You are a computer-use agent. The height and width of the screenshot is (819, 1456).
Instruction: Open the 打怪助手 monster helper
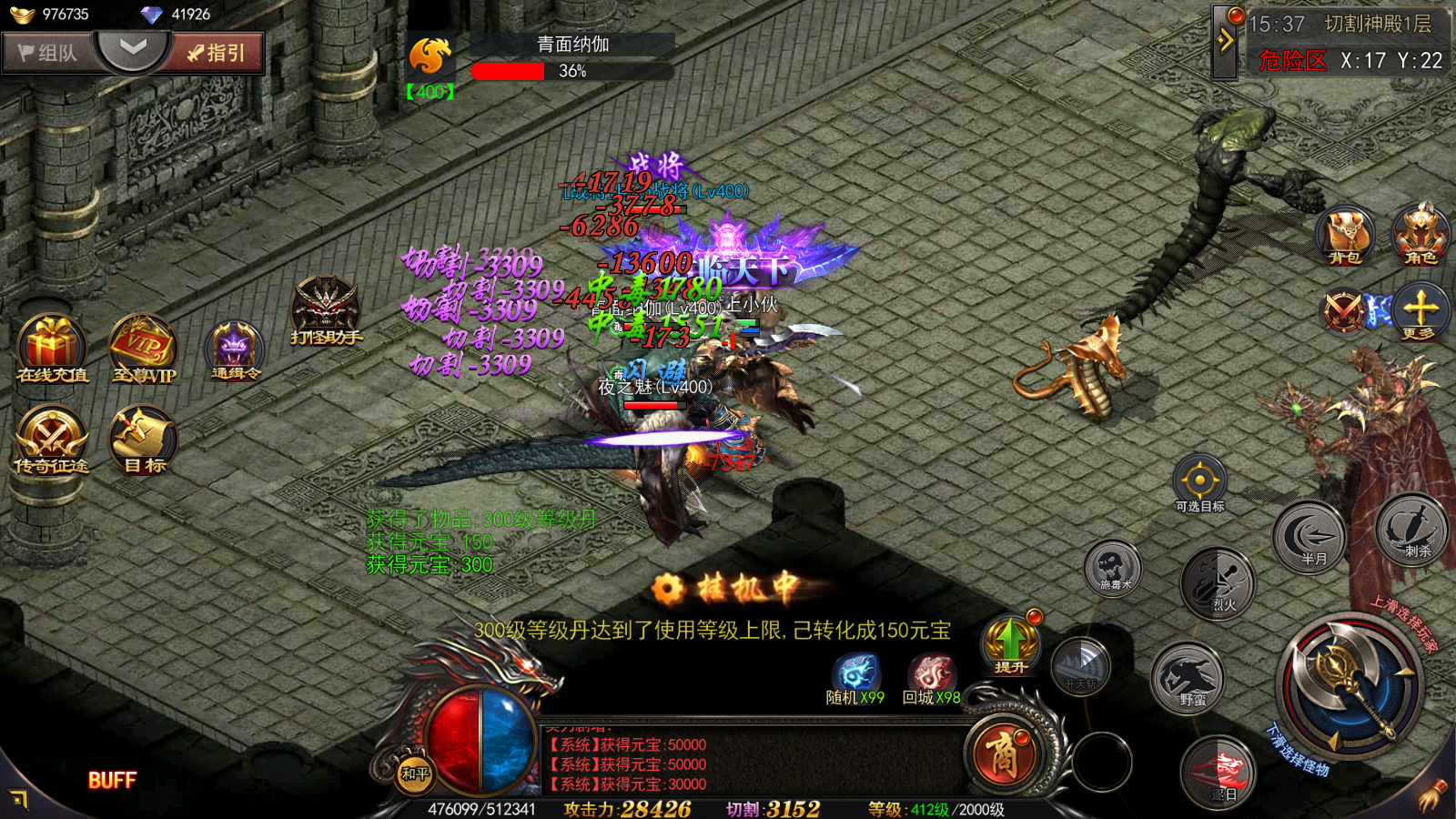326,311
